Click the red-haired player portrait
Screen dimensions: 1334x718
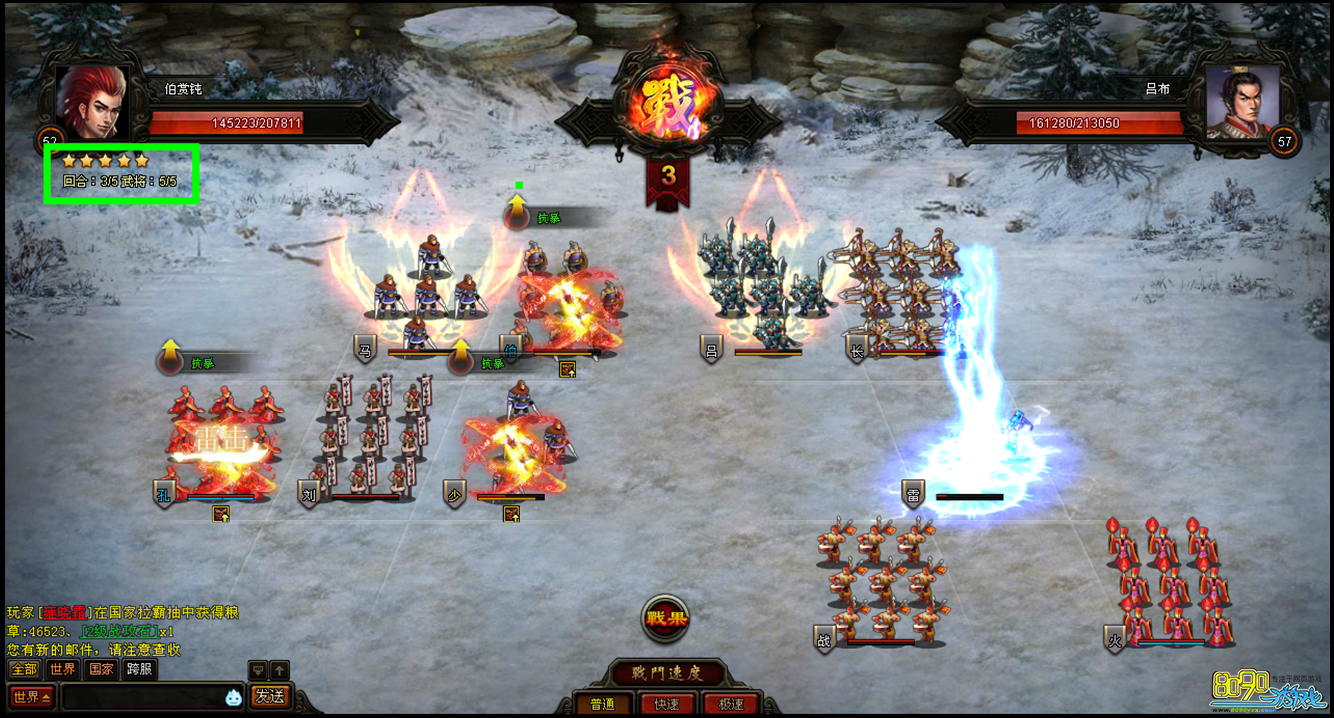[92, 101]
